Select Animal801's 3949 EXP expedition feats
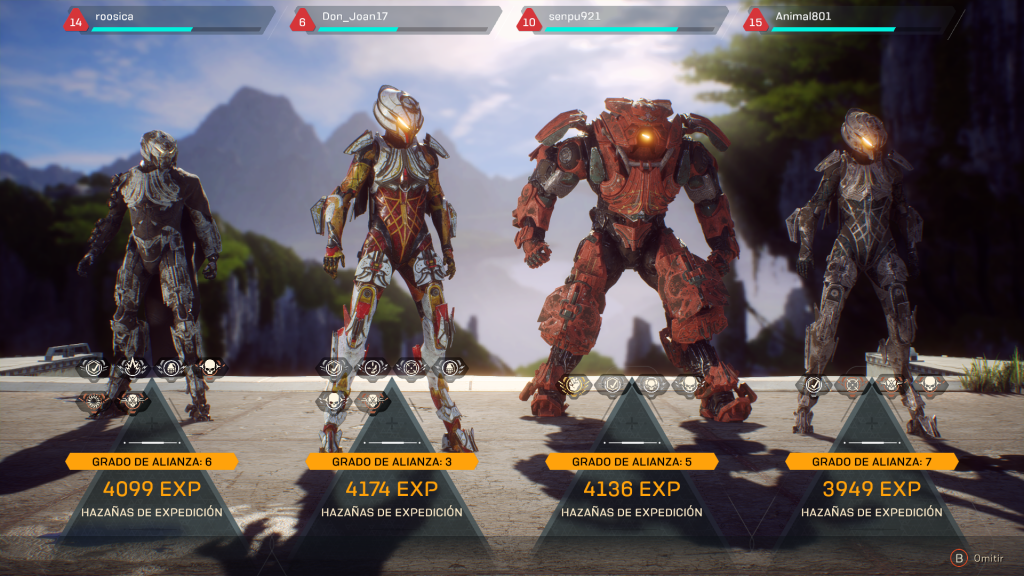This screenshot has height=576, width=1024. click(872, 490)
